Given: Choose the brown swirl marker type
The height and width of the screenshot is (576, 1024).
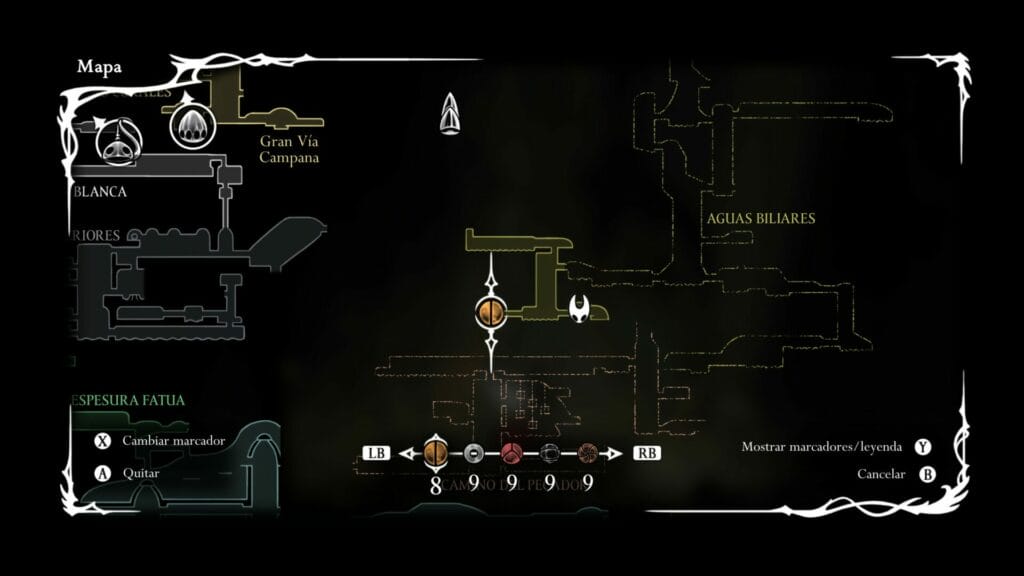Looking at the screenshot, I should pos(588,453).
